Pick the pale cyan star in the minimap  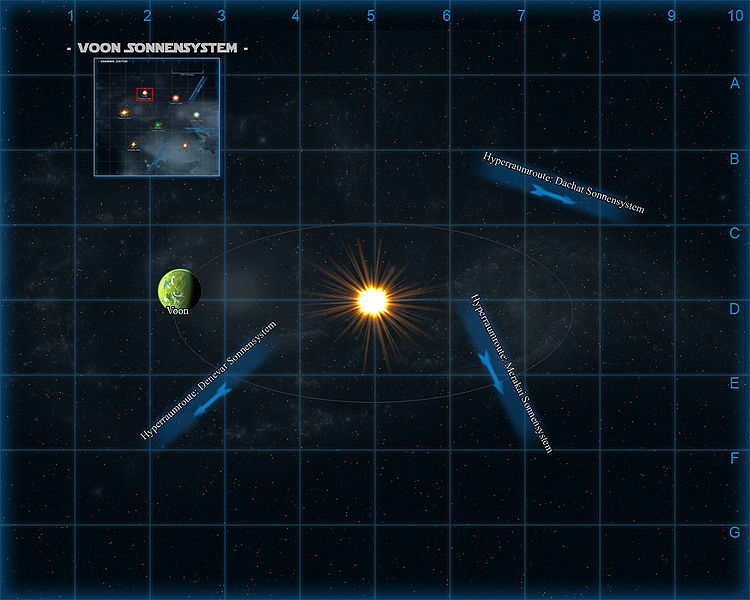197,115
